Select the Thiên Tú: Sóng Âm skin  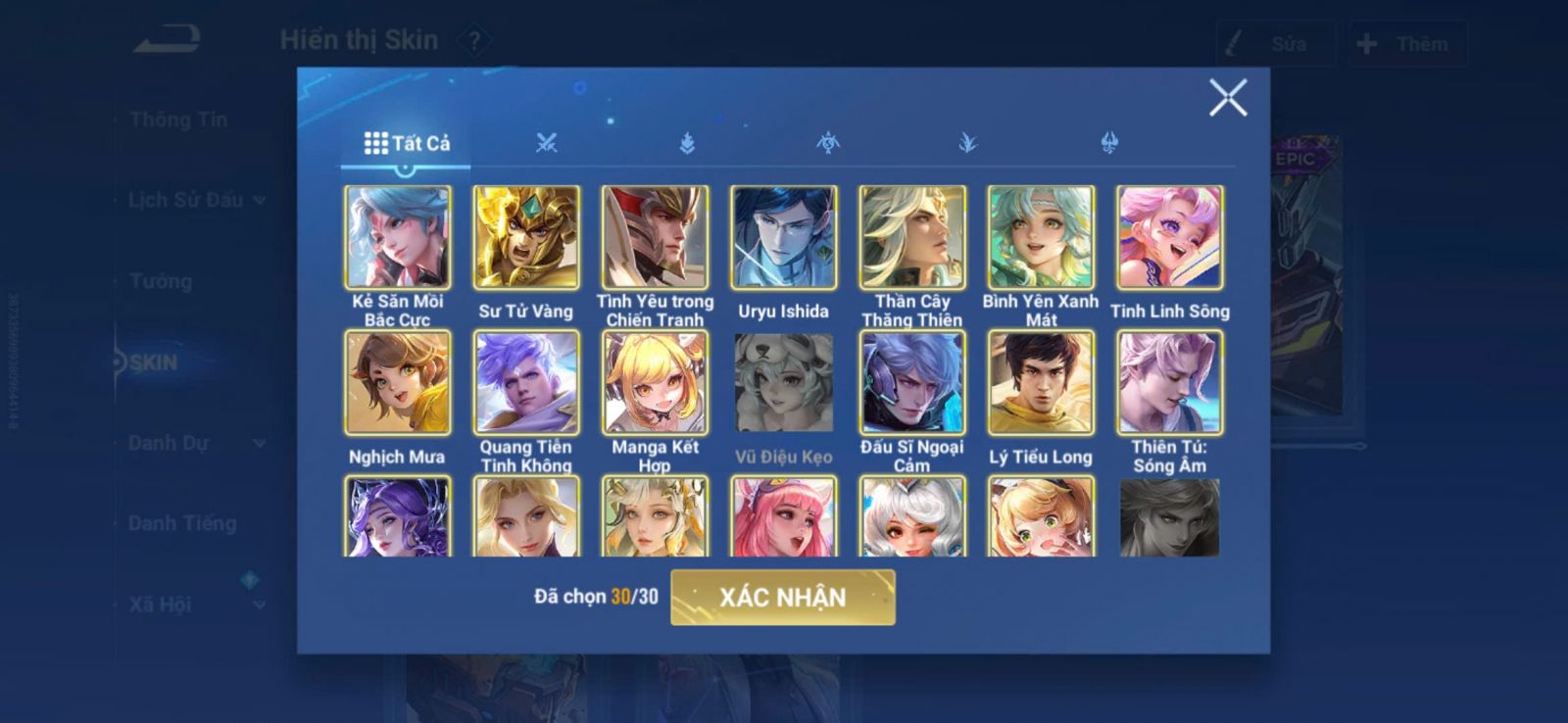[1169, 383]
